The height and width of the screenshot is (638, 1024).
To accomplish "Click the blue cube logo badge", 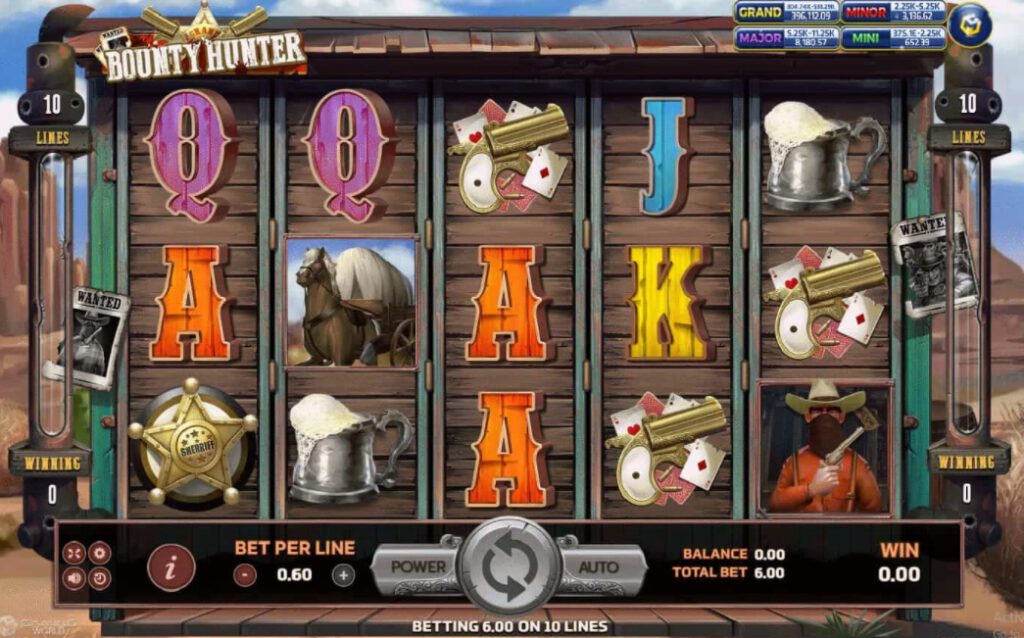I will (x=969, y=25).
